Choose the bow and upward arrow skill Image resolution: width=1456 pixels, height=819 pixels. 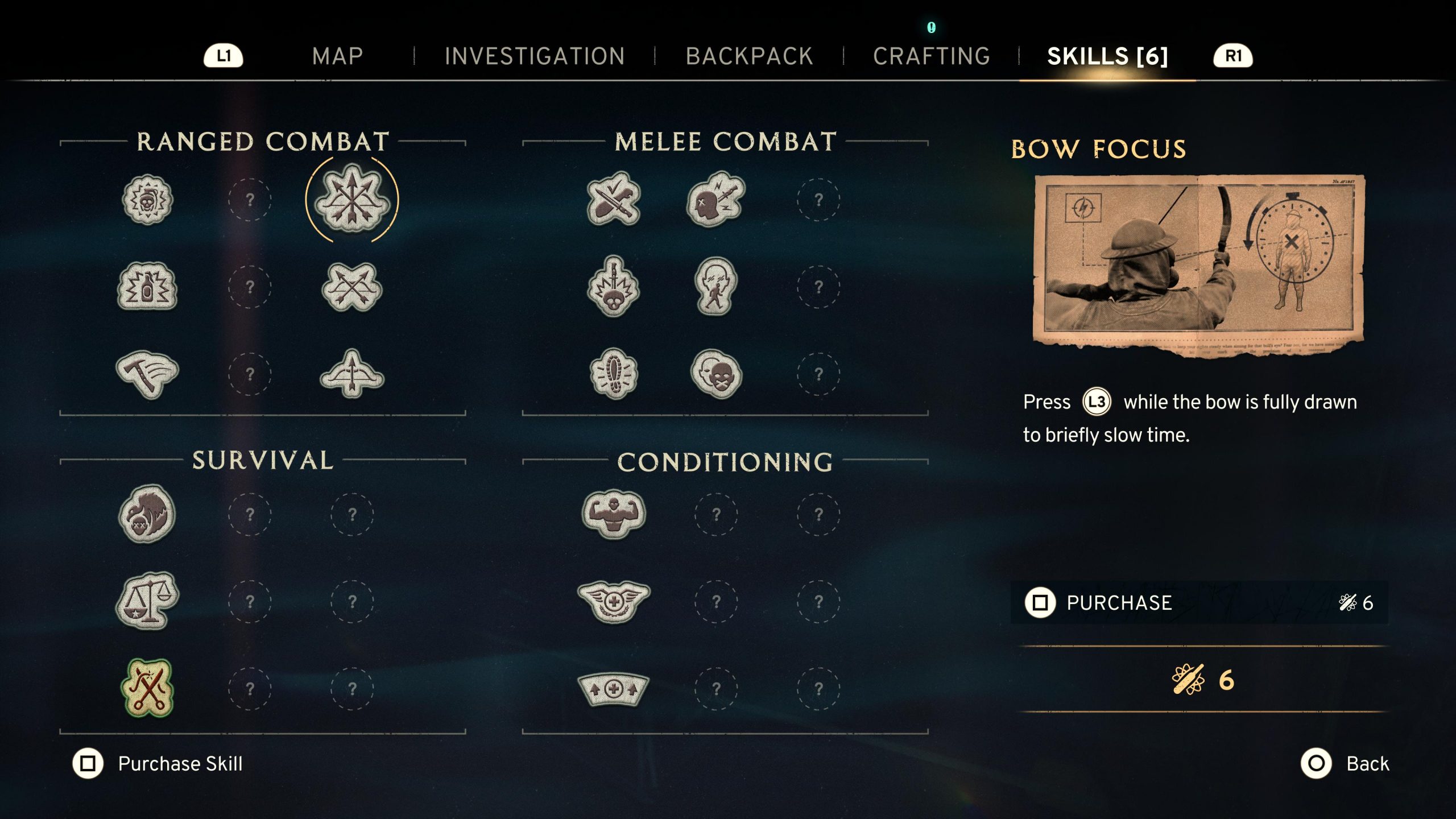[x=352, y=374]
